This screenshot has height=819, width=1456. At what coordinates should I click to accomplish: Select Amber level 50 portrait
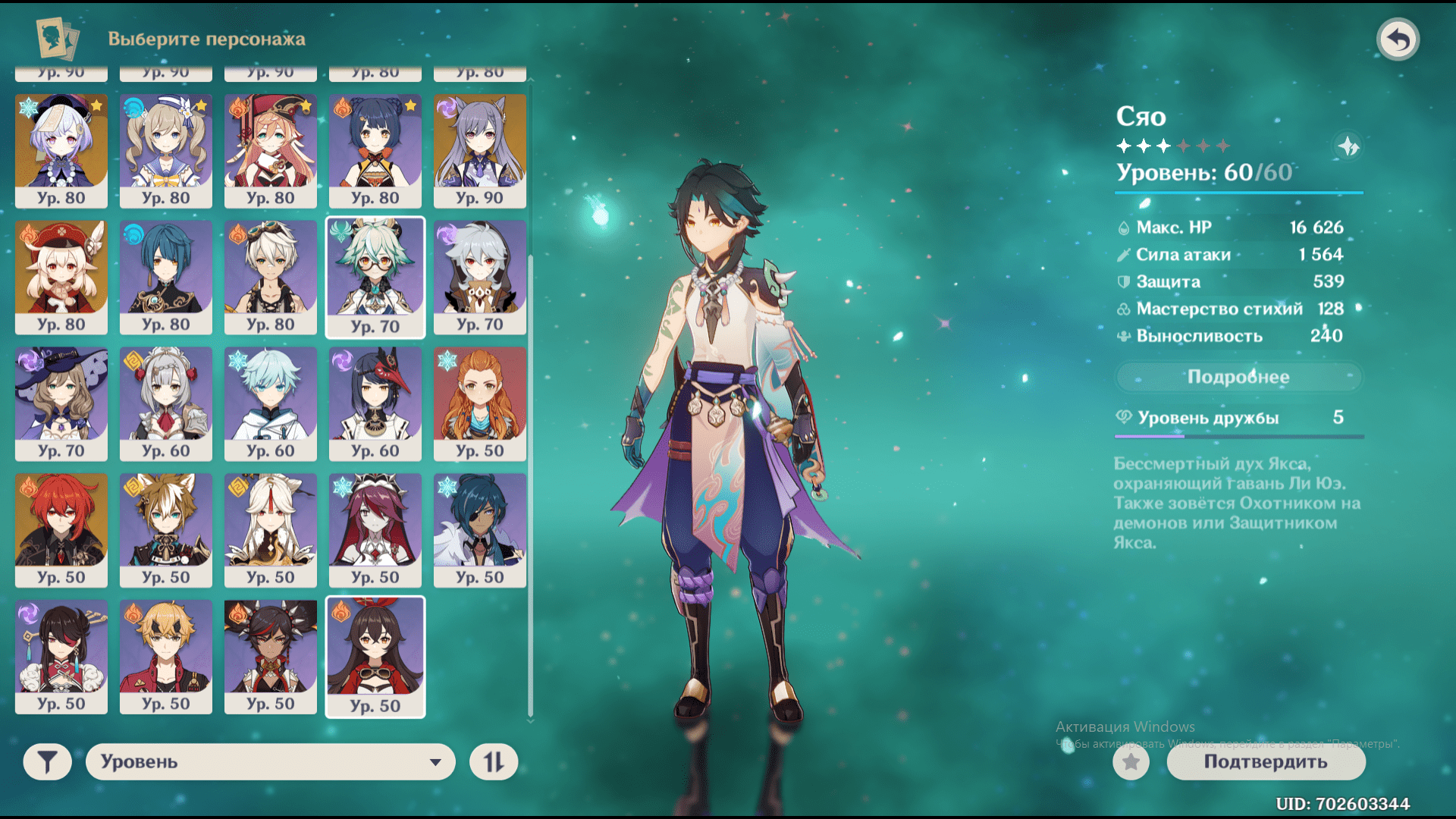click(375, 657)
